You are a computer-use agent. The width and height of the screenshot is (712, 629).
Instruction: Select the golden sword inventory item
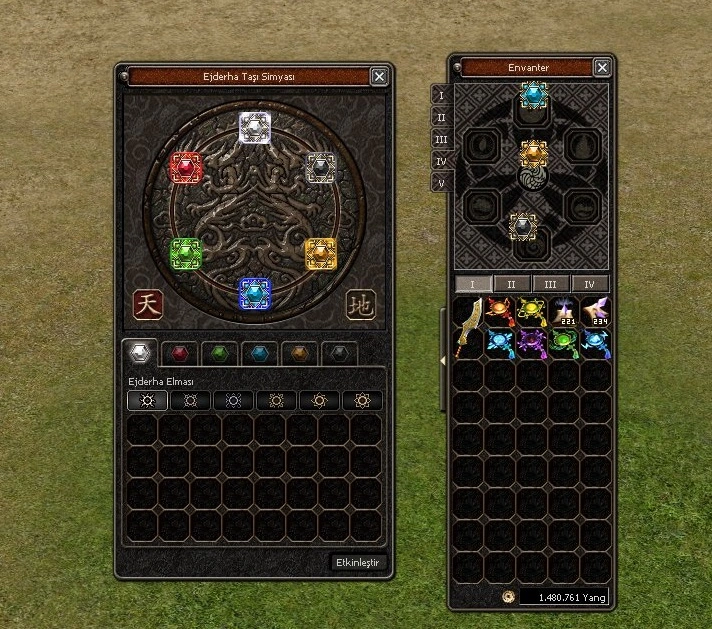click(467, 325)
